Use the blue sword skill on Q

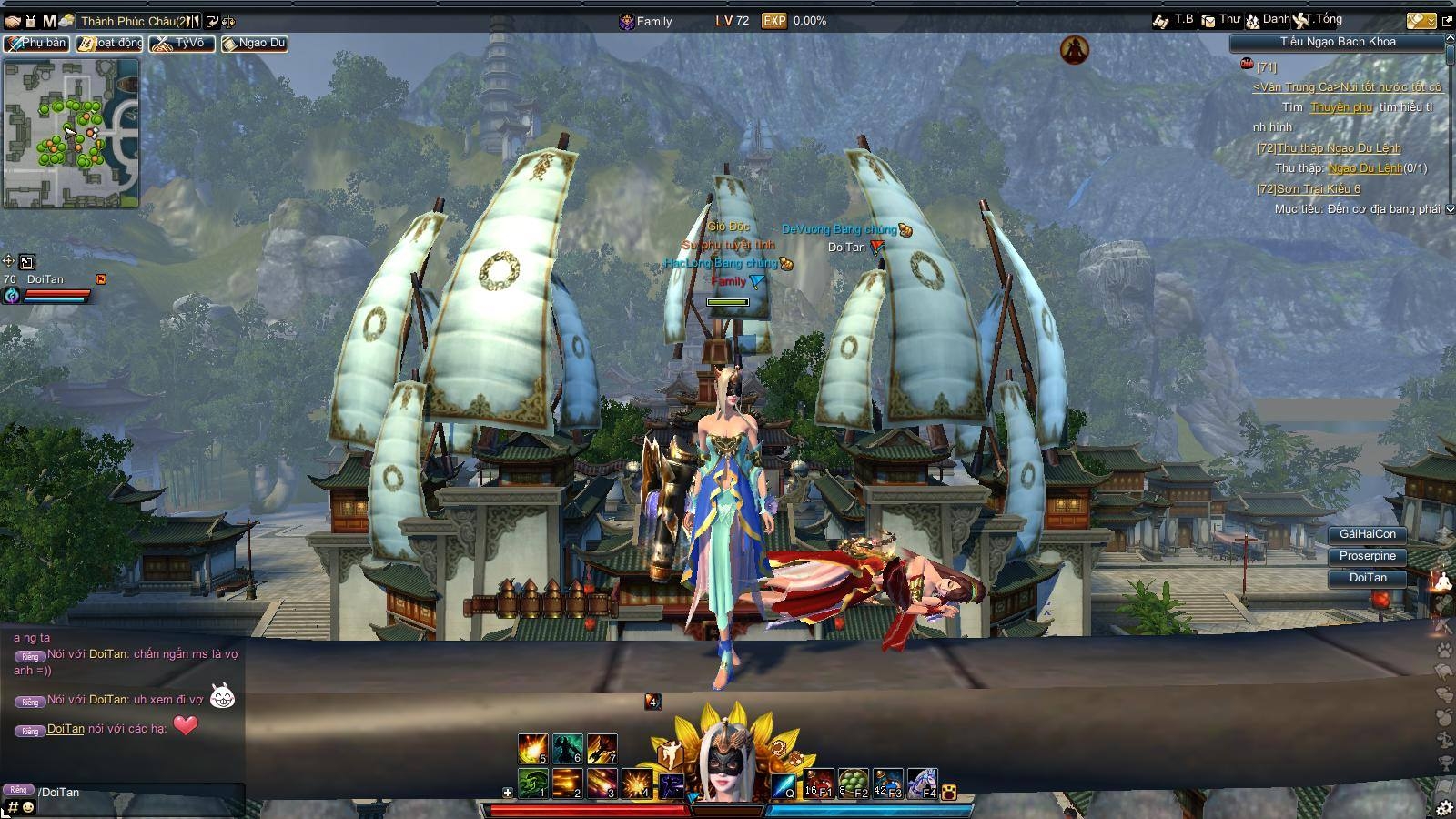click(784, 784)
